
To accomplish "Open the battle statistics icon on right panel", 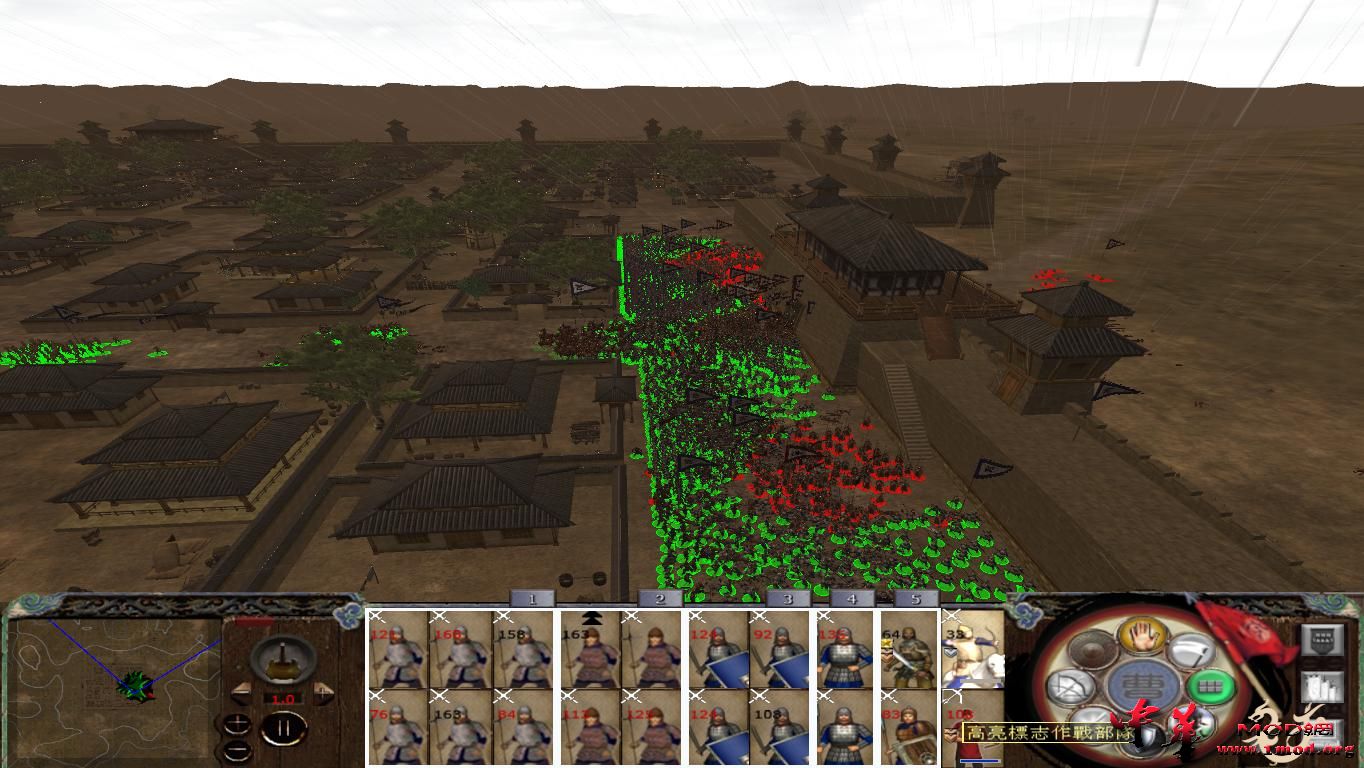I will pyautogui.click(x=1320, y=688).
